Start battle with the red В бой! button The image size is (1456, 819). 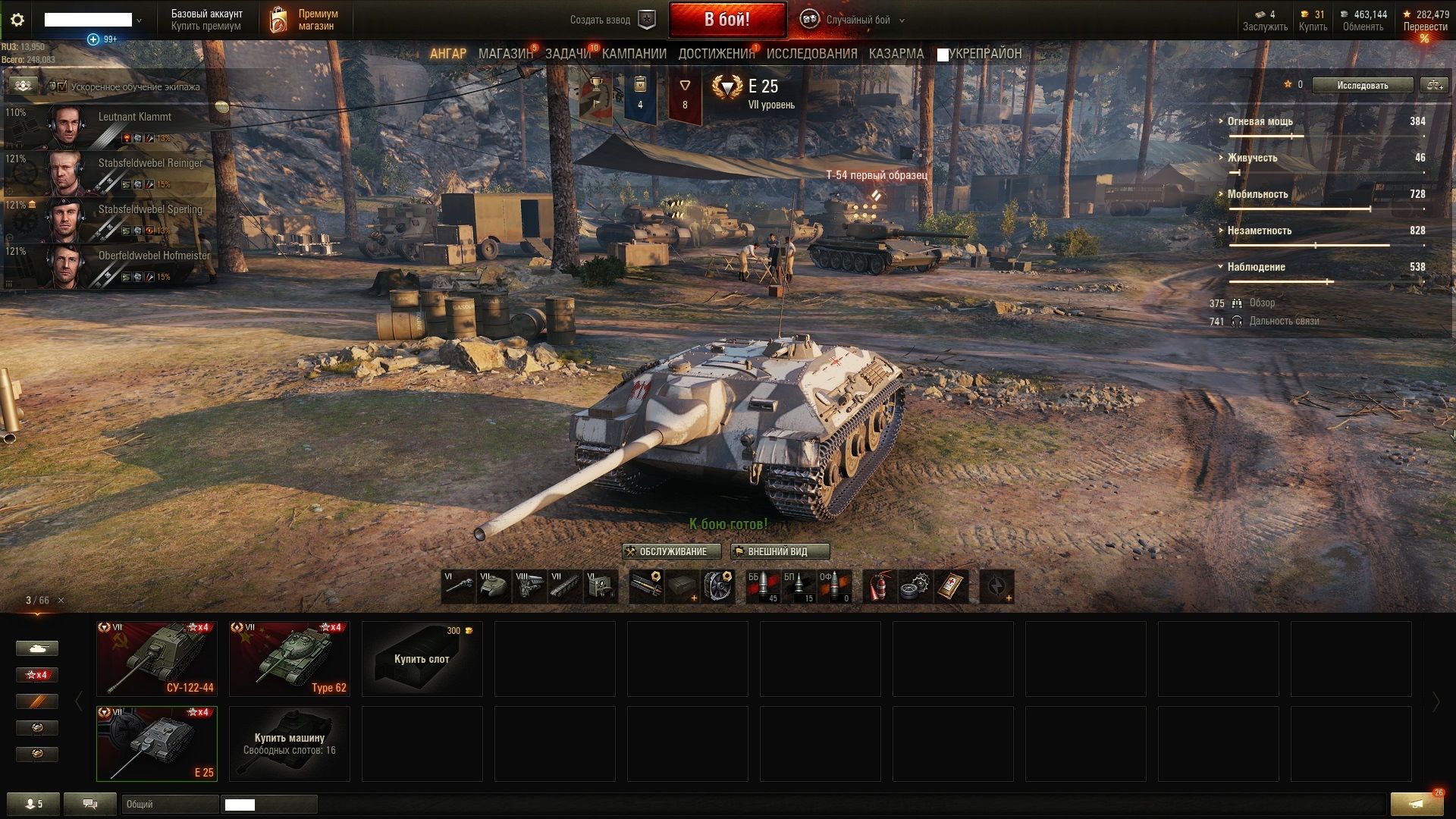pos(726,20)
